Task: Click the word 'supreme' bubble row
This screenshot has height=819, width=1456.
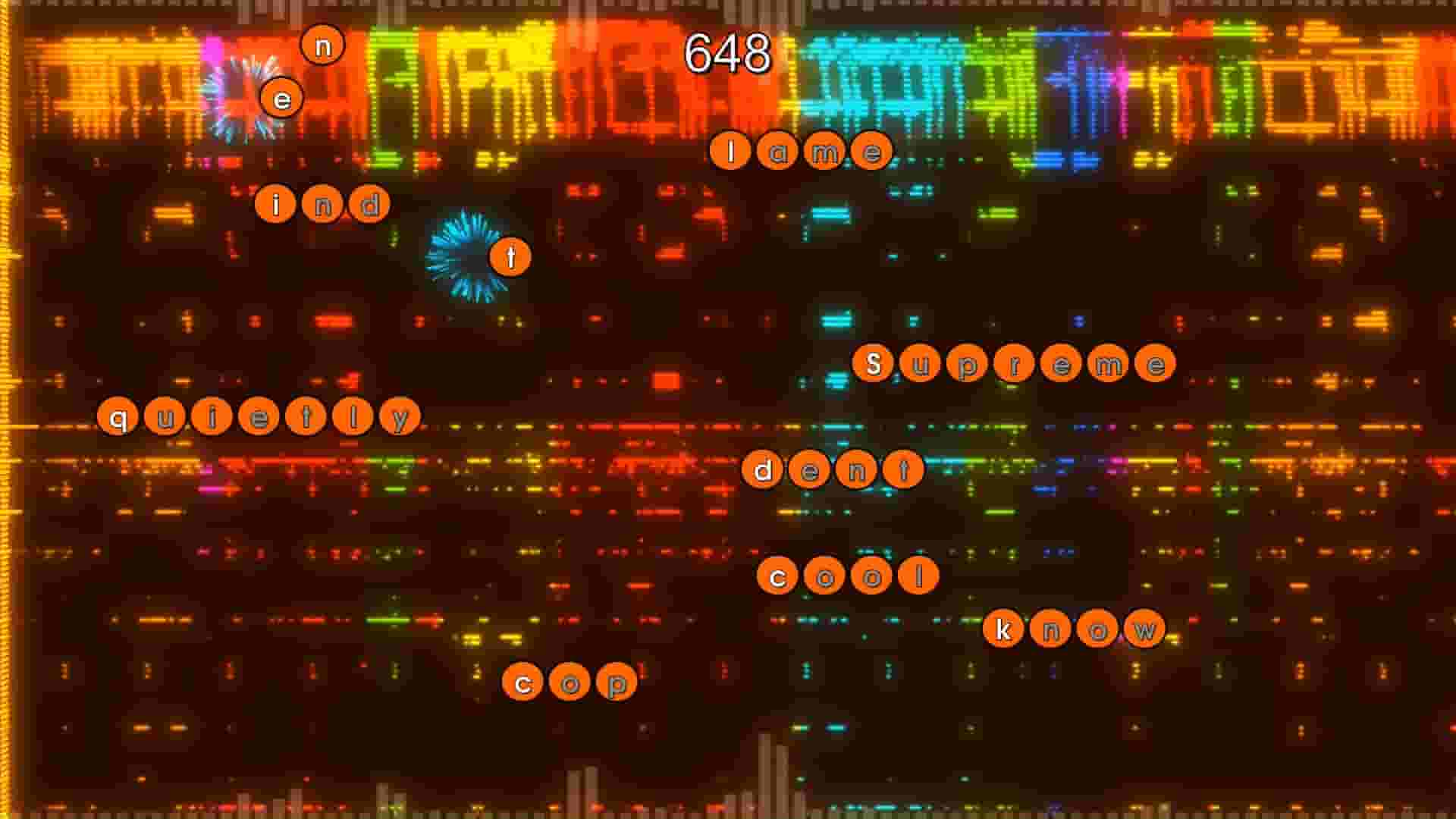Action: click(1016, 364)
